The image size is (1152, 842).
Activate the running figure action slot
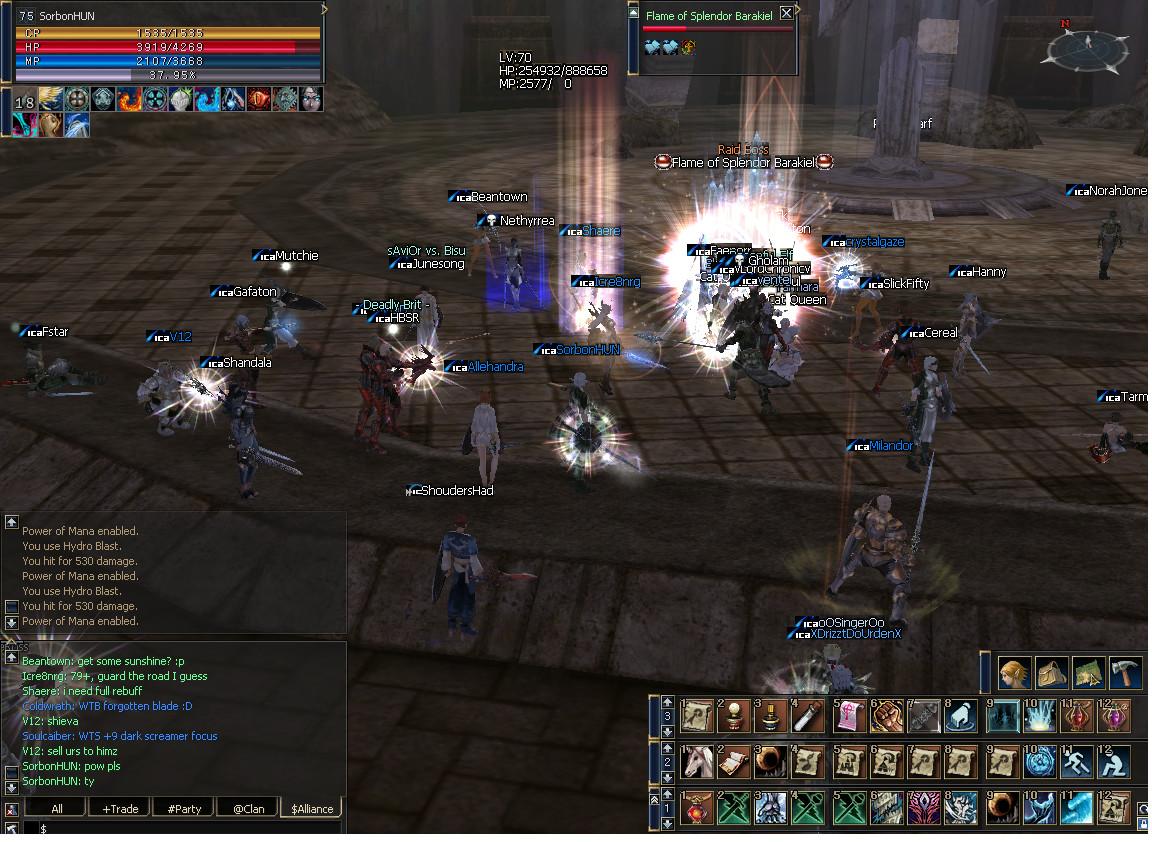click(1077, 762)
